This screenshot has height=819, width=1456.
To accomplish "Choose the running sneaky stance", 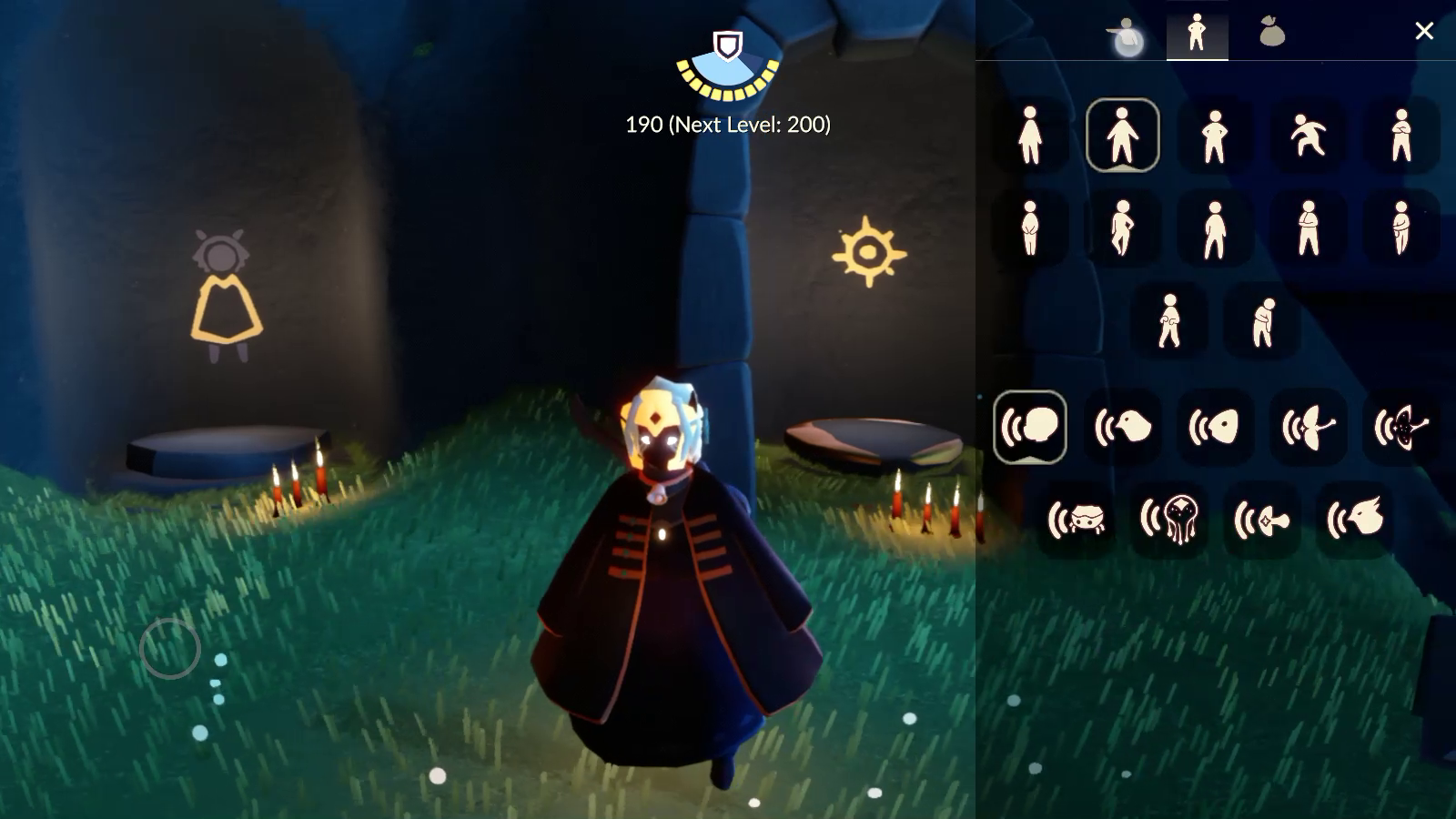I will [1308, 136].
